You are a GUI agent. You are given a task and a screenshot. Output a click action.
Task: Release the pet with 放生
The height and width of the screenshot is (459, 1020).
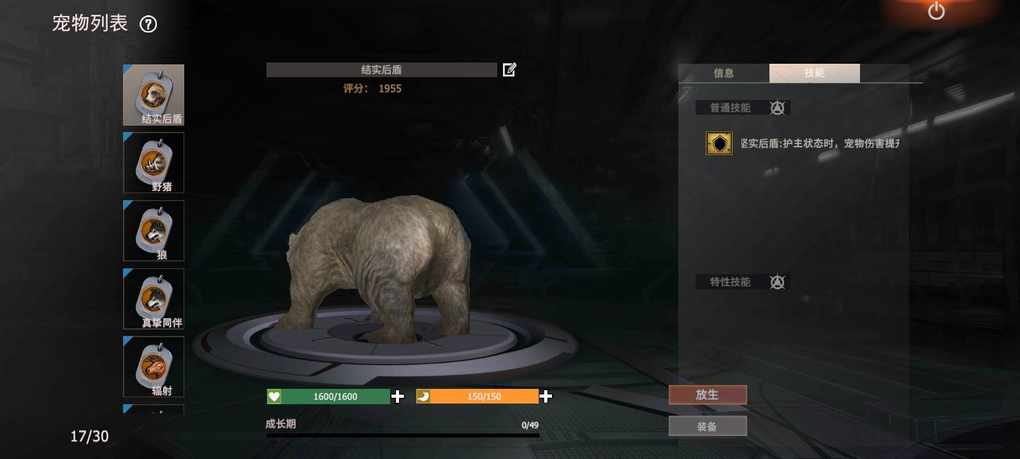tap(707, 395)
